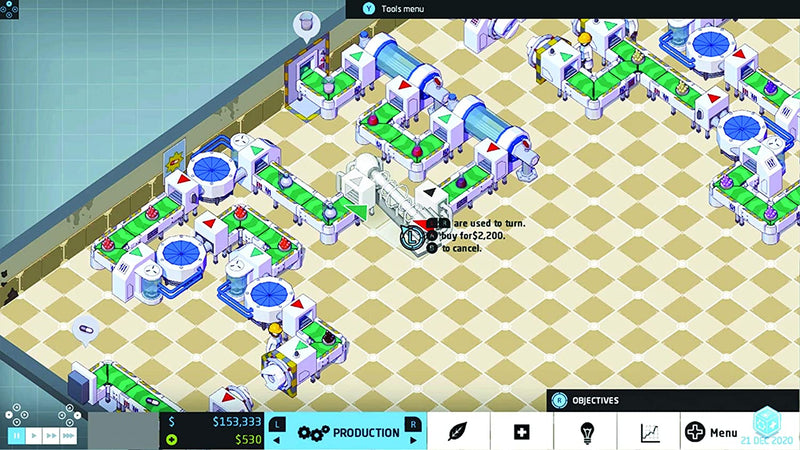This screenshot has width=800, height=450.
Task: Set game to normal play speed
Action: tap(34, 436)
